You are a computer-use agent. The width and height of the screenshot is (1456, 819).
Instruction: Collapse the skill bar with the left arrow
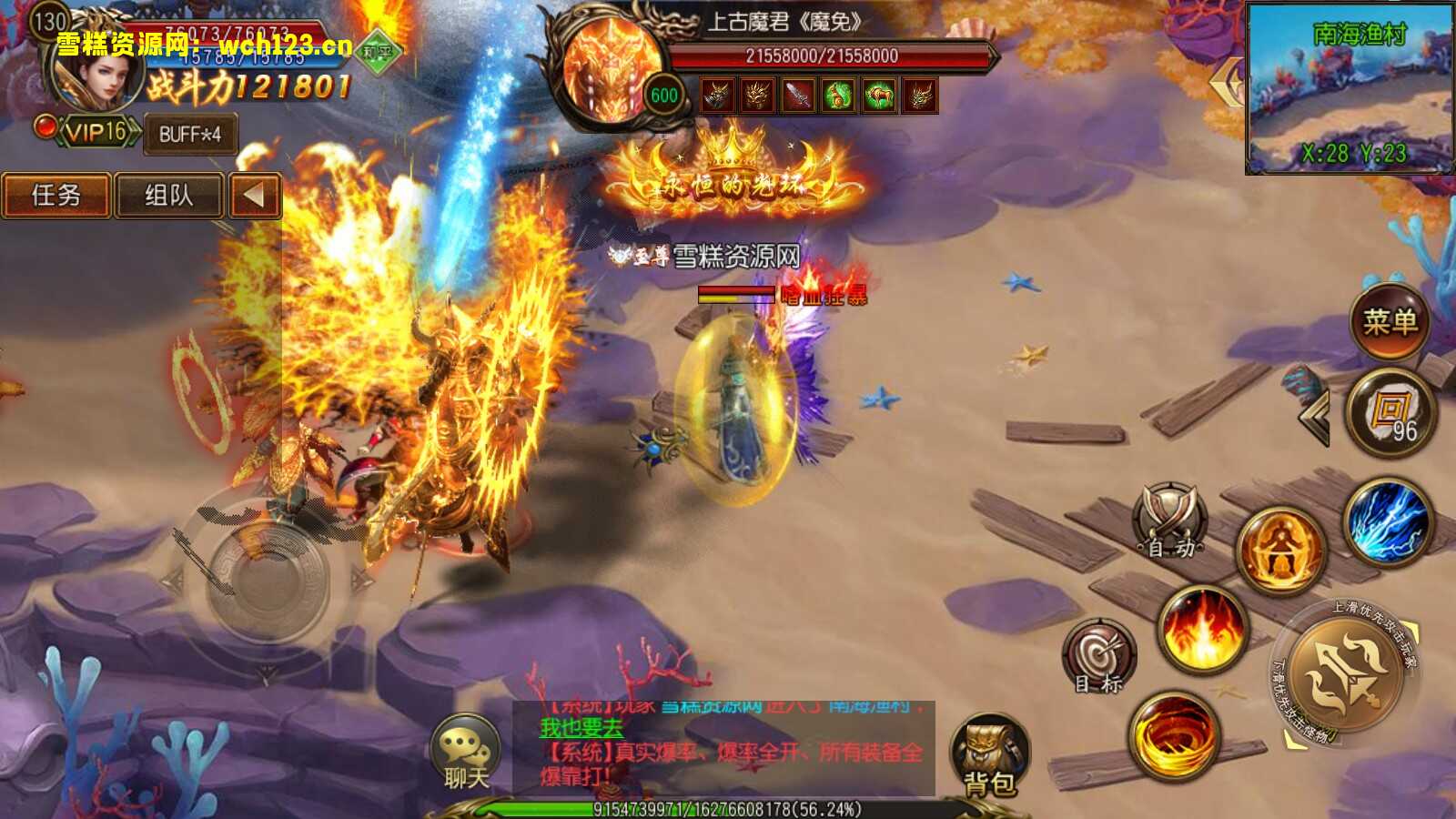pyautogui.click(x=1314, y=414)
